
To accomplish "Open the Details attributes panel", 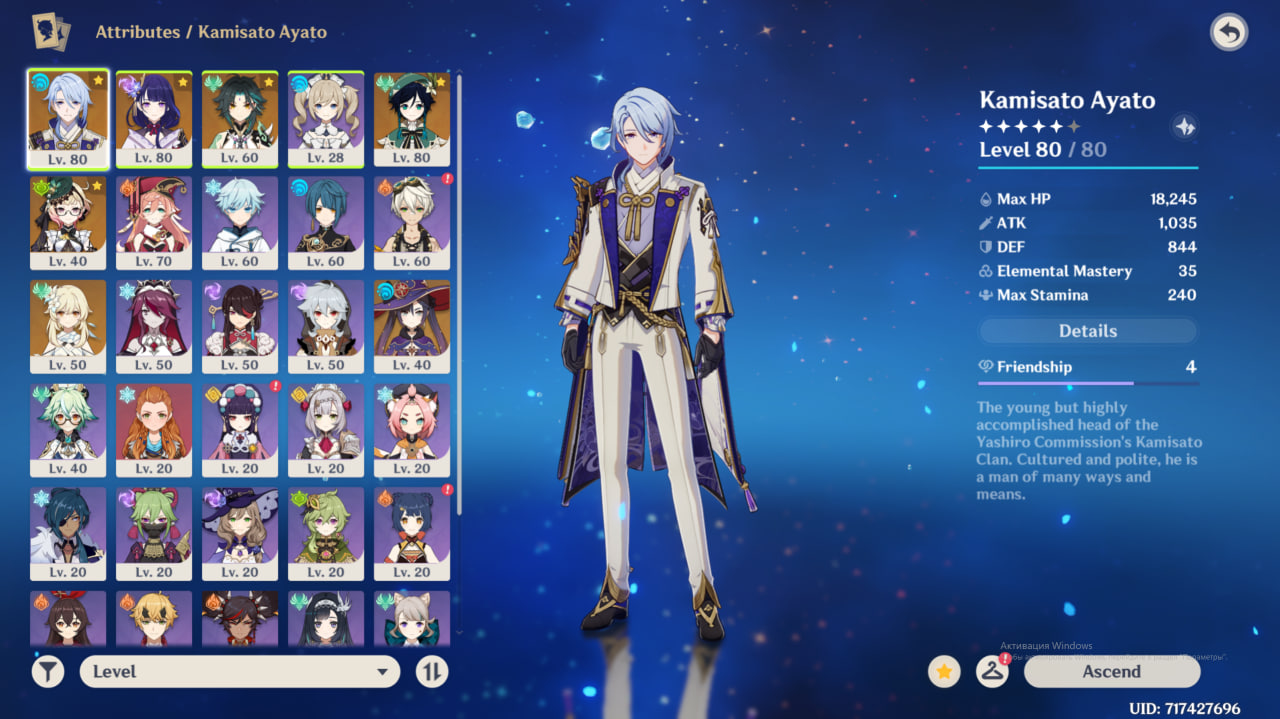I will 1087,331.
